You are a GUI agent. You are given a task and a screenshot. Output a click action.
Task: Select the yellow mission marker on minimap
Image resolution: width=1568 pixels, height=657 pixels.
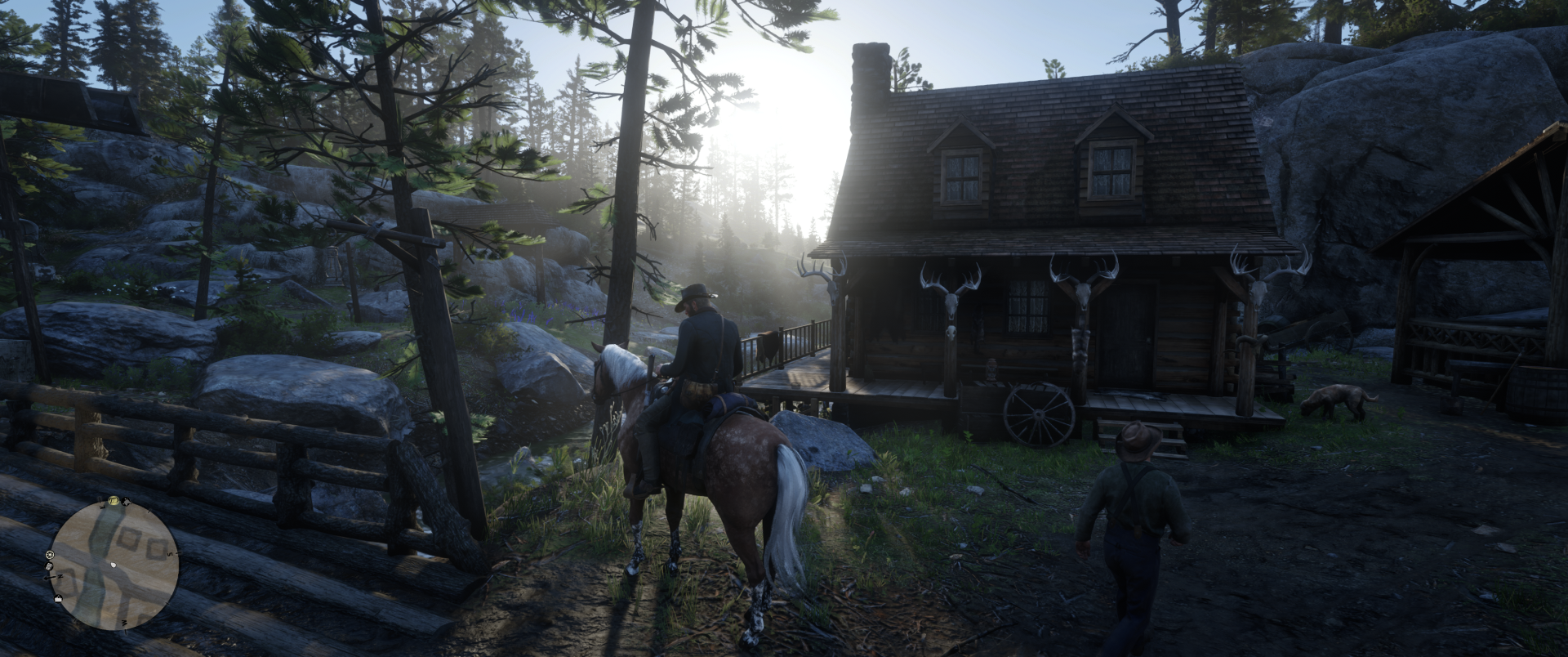(113, 501)
